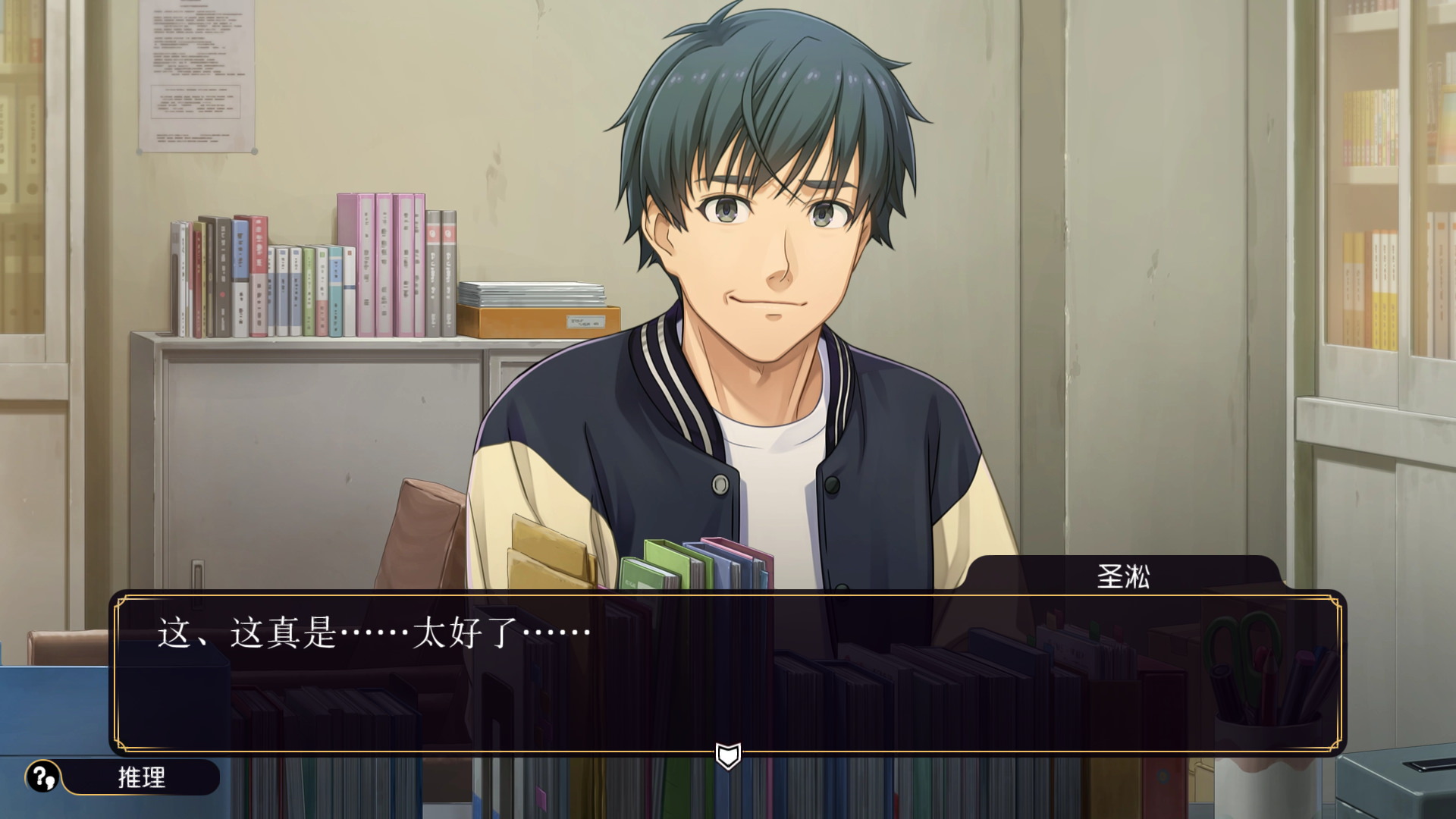Image resolution: width=1456 pixels, height=819 pixels.
Task: Advance dialogue with the down-arrow indicator
Action: point(728,755)
